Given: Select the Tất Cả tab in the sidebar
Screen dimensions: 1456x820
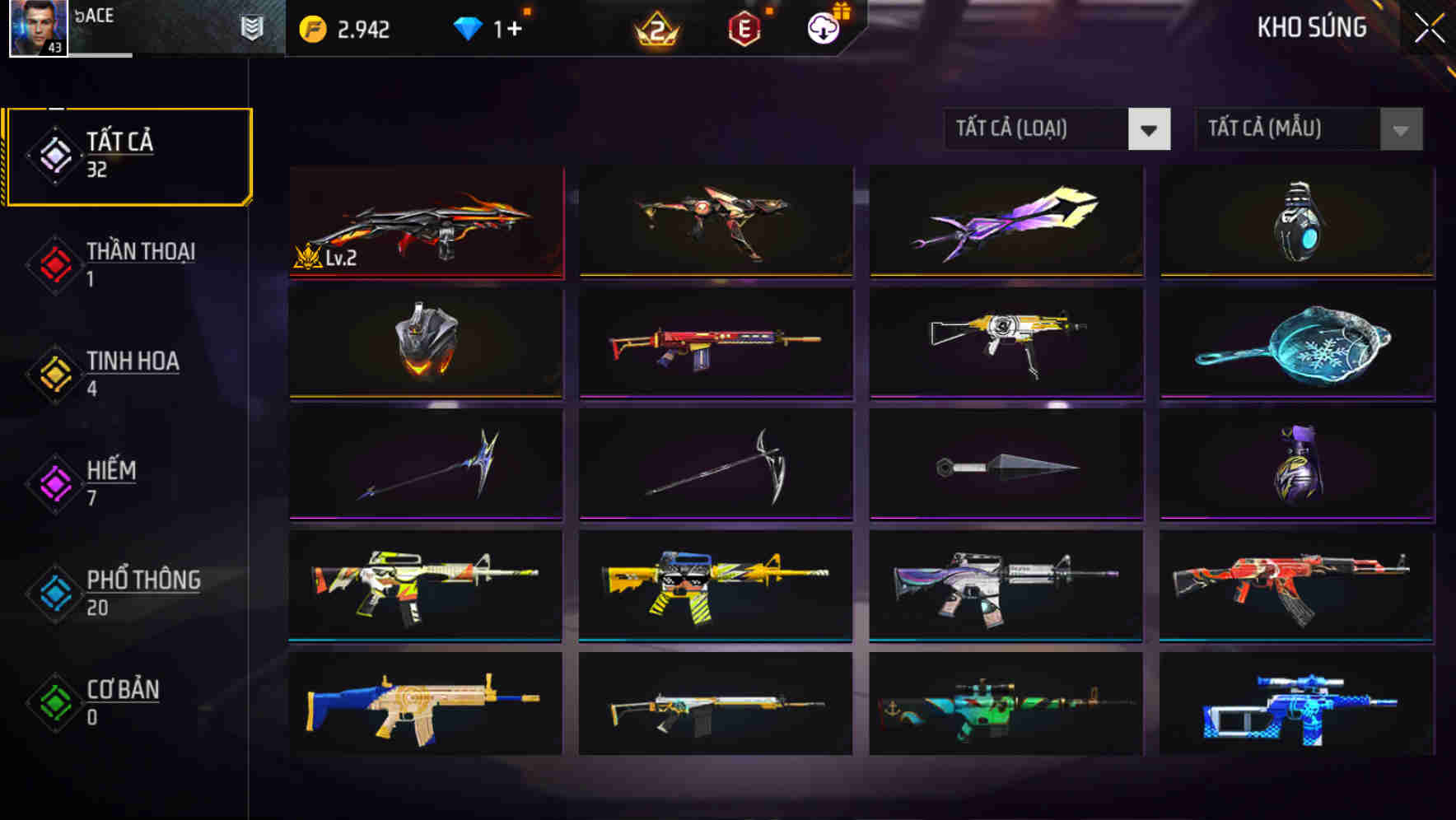Looking at the screenshot, I should pyautogui.click(x=128, y=155).
